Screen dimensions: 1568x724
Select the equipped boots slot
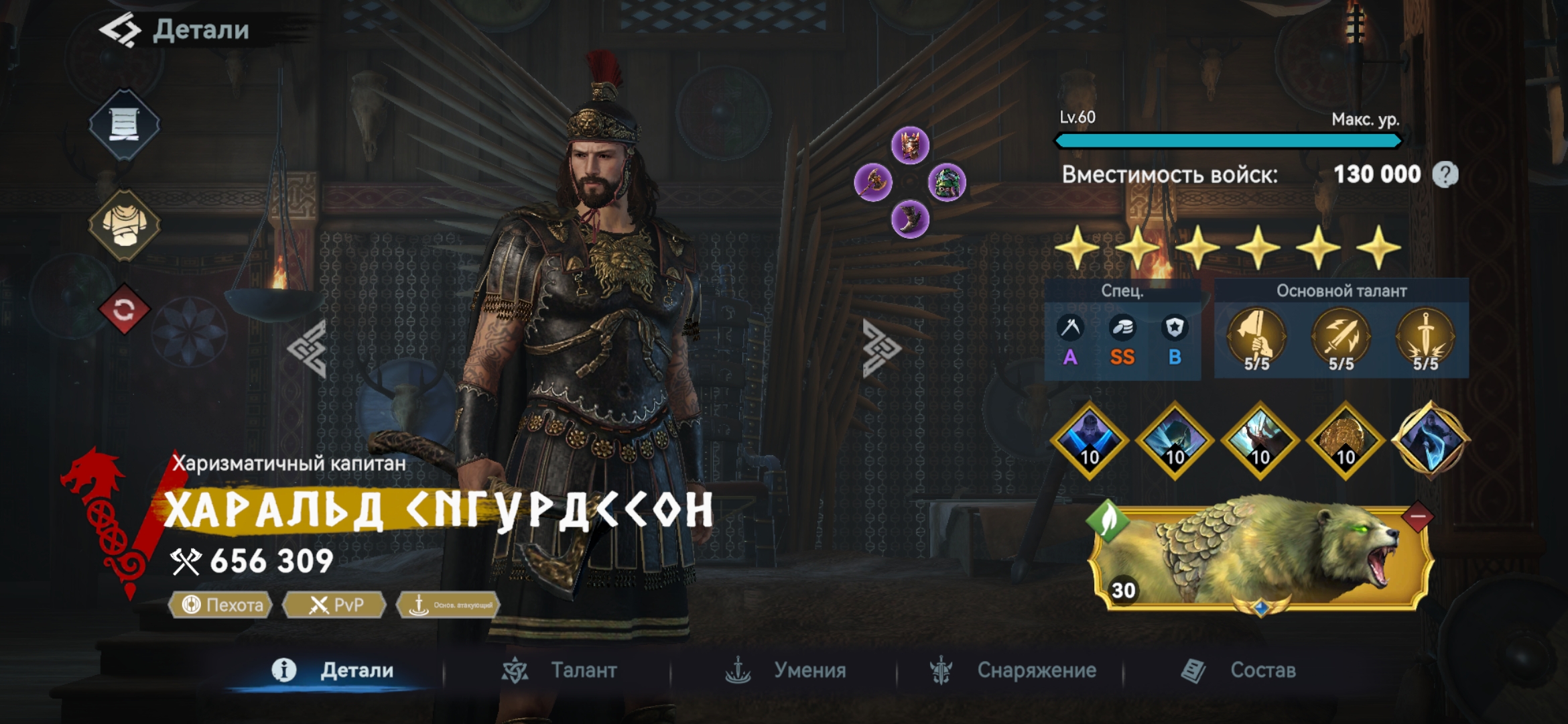tap(910, 219)
